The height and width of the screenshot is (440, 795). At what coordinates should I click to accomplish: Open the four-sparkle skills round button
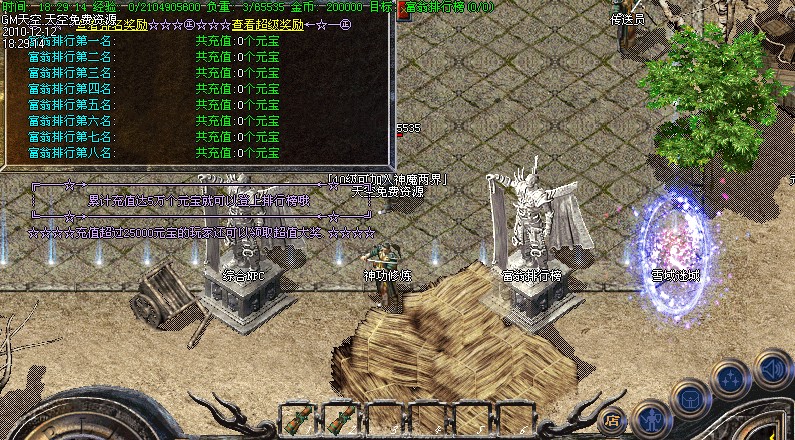pyautogui.click(x=730, y=380)
